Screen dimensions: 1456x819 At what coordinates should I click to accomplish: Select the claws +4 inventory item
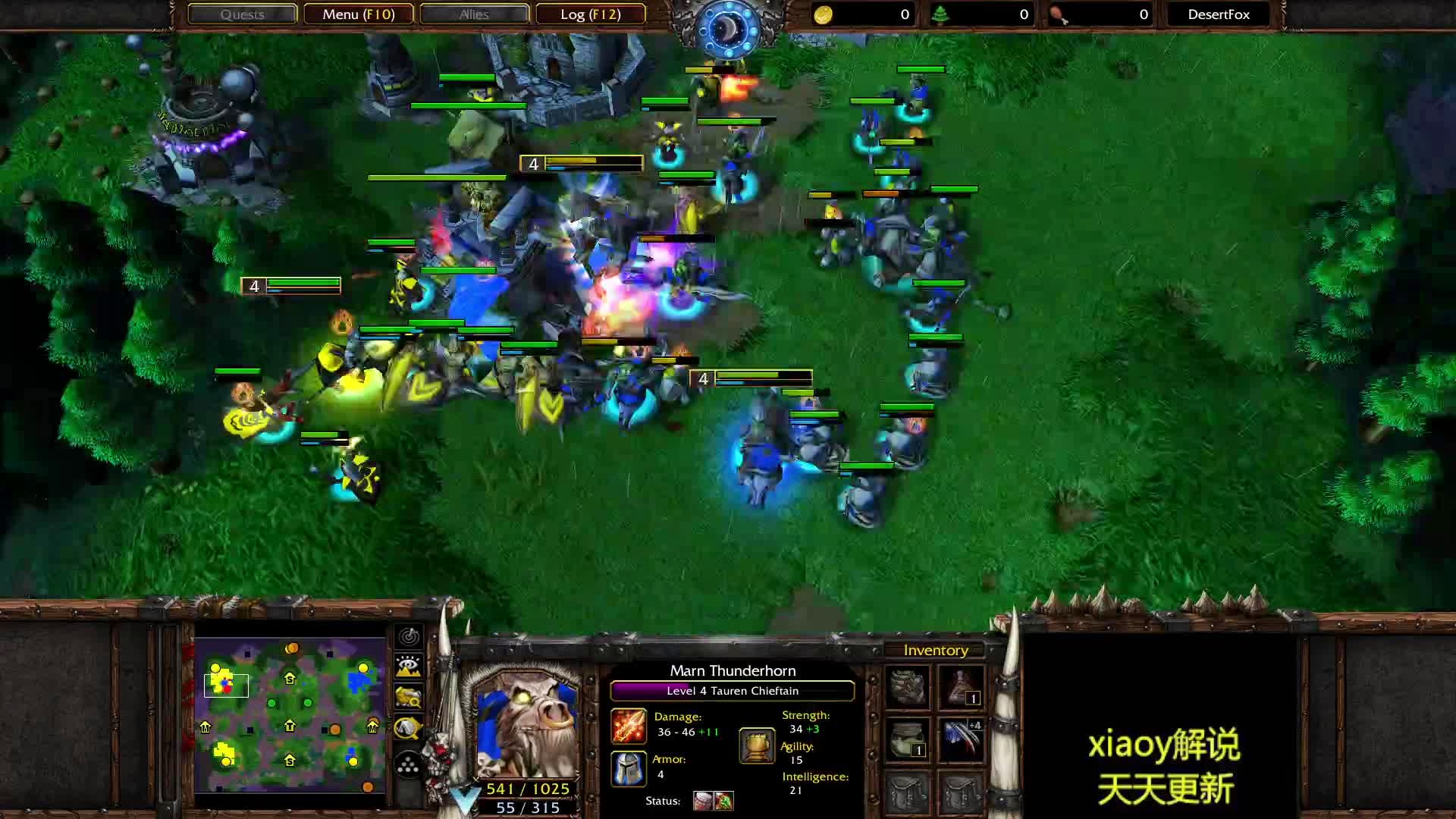(x=962, y=739)
